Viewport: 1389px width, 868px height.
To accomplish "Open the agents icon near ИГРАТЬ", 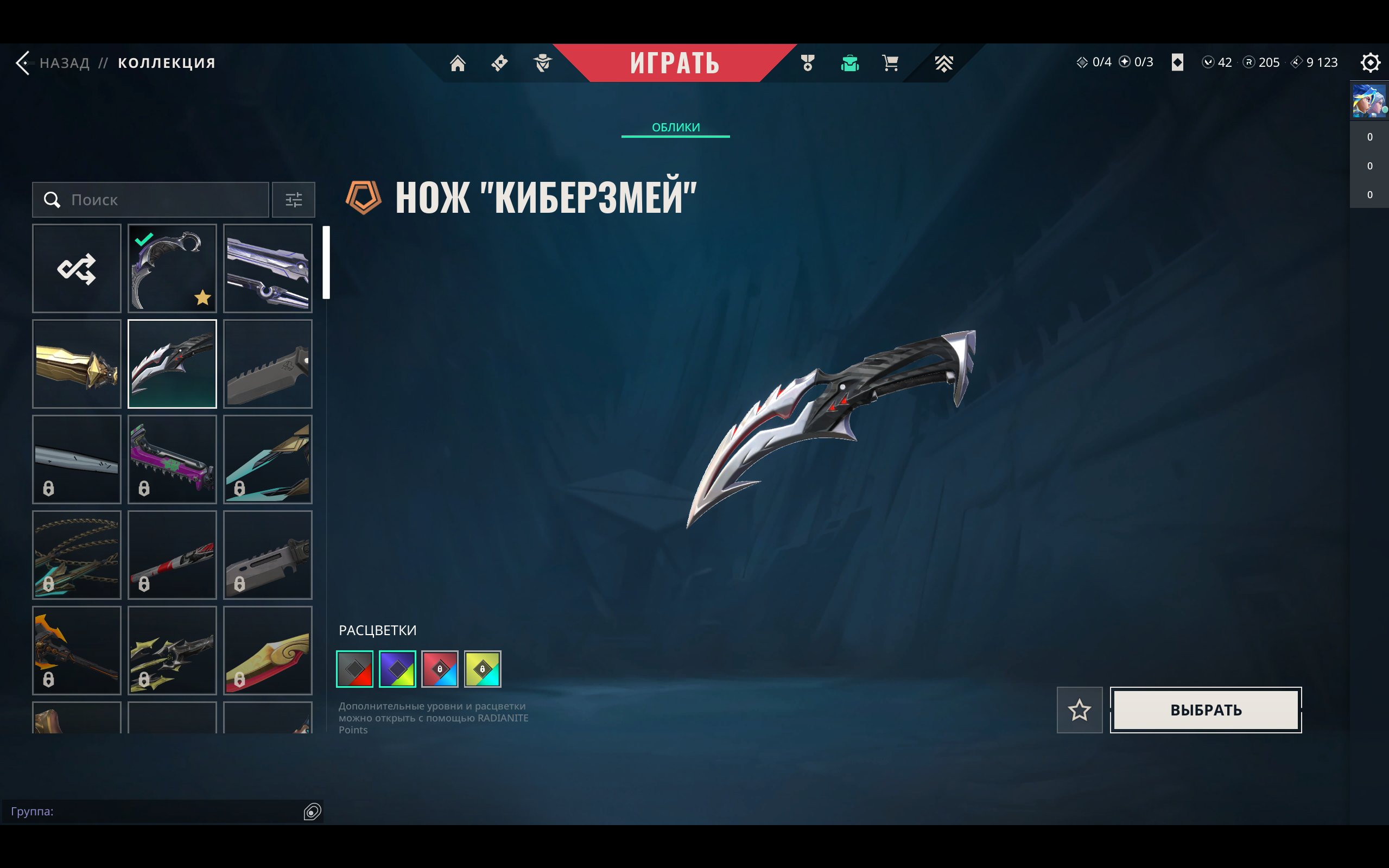I will (542, 63).
